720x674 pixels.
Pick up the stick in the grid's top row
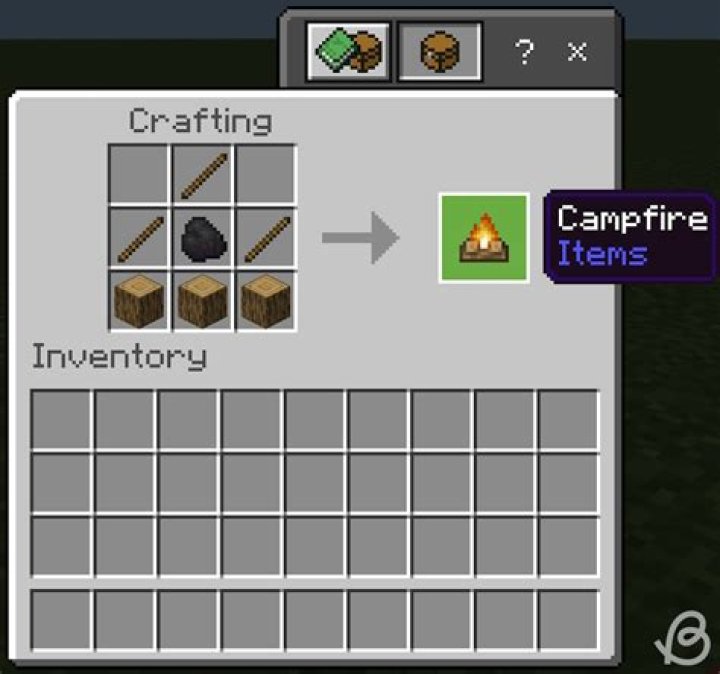click(202, 175)
